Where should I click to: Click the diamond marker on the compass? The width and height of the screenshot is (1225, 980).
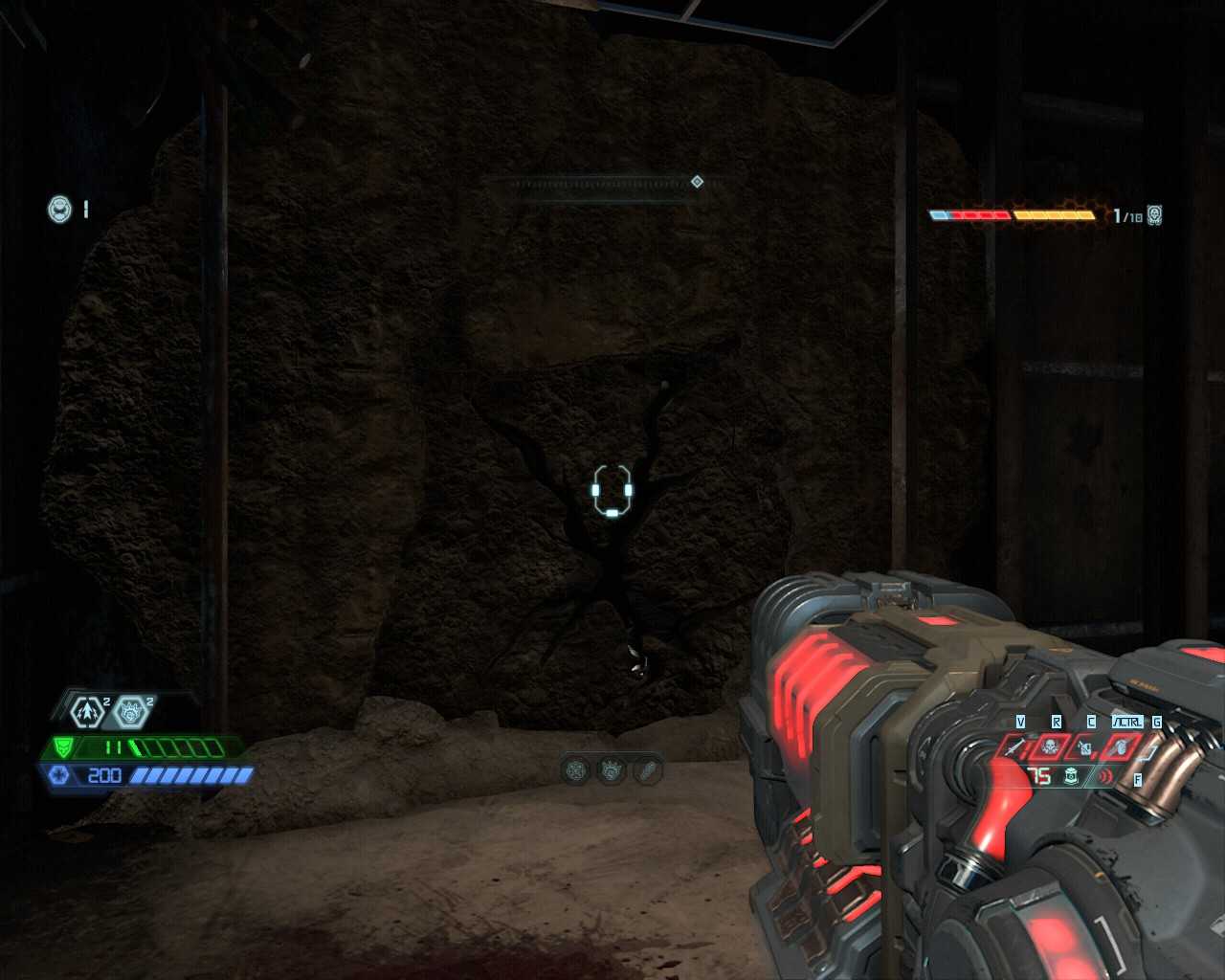[x=697, y=182]
